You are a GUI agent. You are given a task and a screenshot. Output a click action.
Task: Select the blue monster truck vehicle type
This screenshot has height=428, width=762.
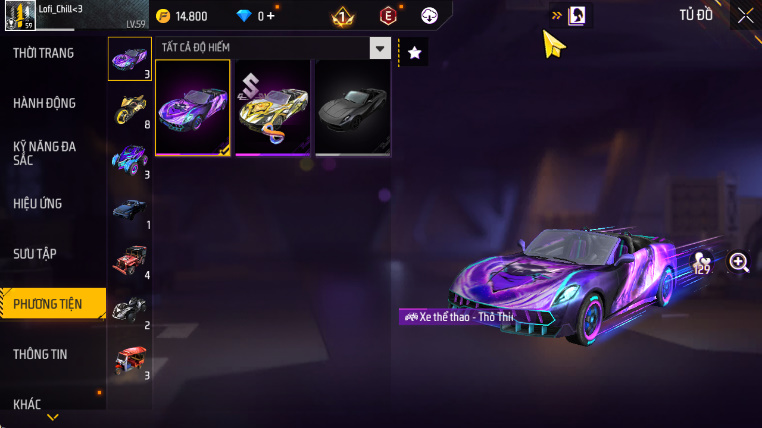coord(128,158)
